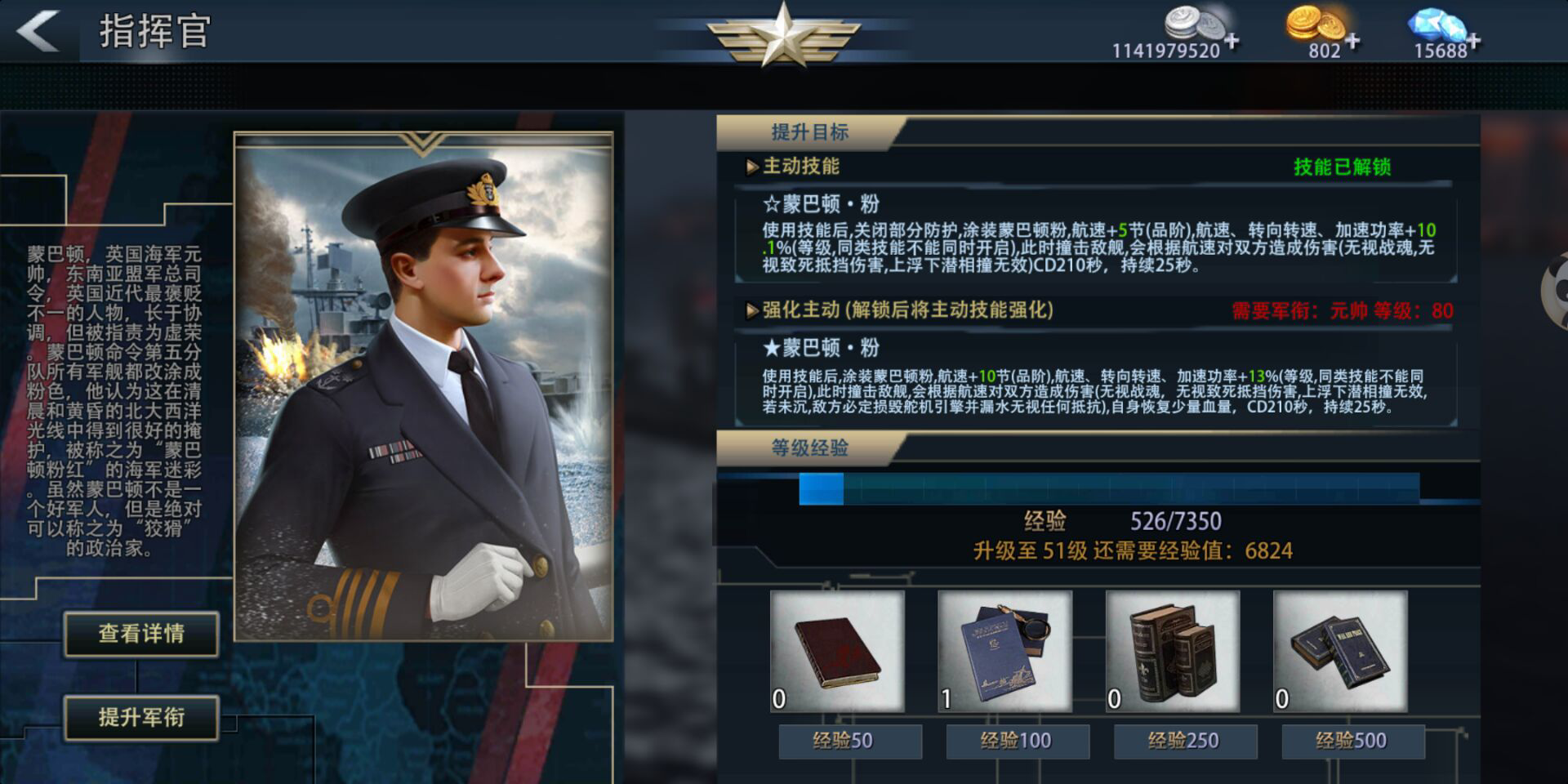Select the red book 经验50 item

[837, 651]
